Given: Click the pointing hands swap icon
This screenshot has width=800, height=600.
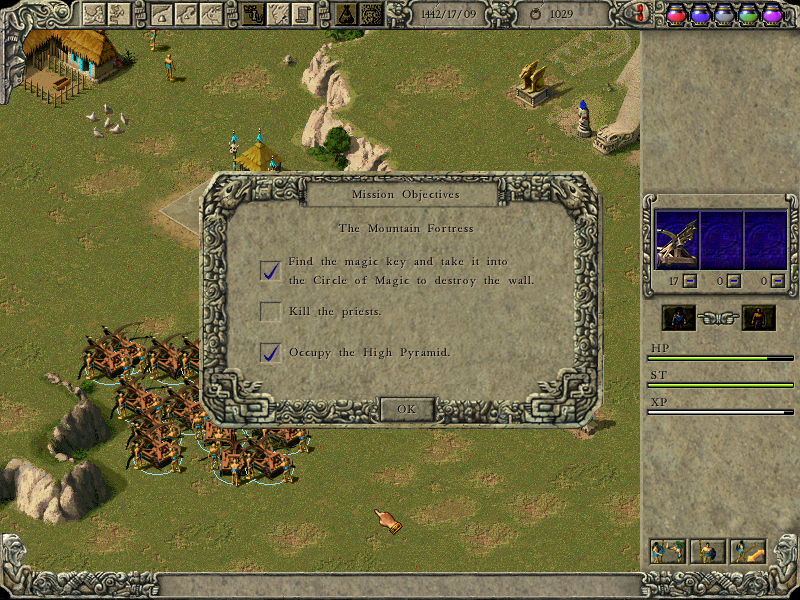Looking at the screenshot, I should (x=719, y=318).
